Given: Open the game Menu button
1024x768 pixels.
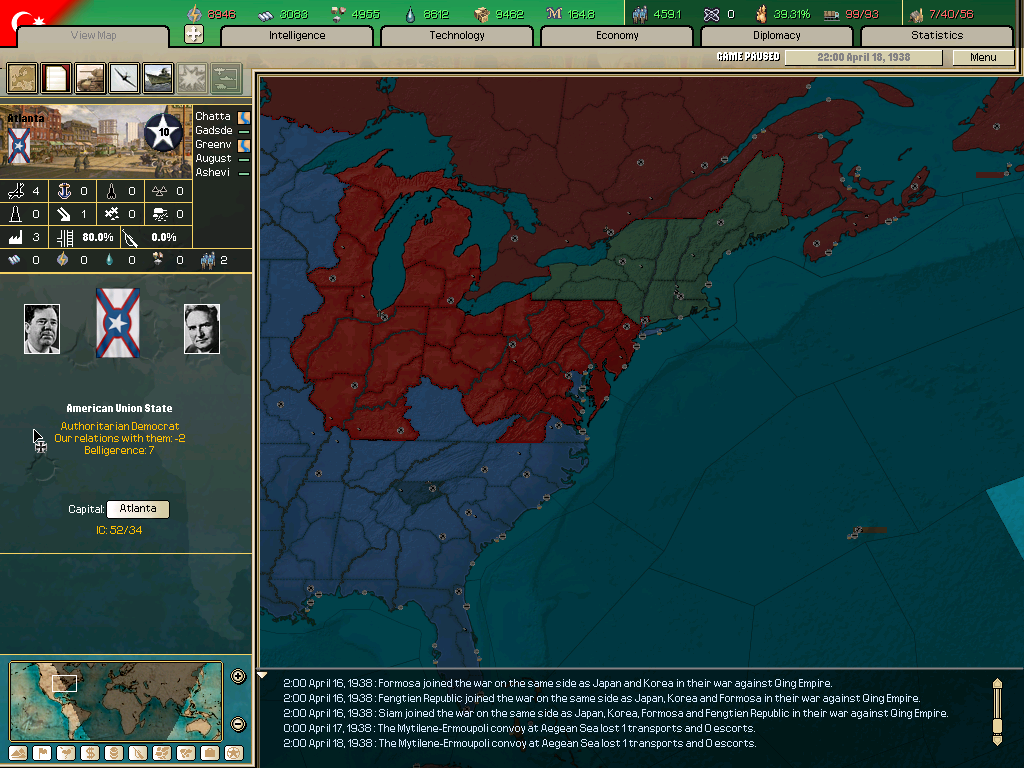Looking at the screenshot, I should 983,58.
